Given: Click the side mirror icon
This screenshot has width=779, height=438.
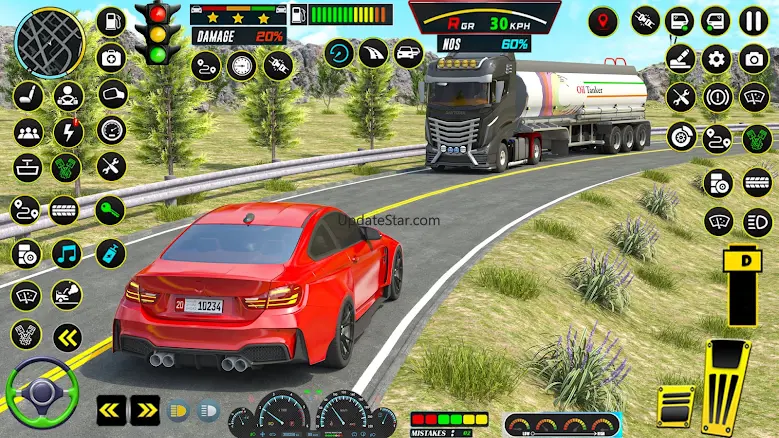Looking at the screenshot, I should click(x=112, y=94).
